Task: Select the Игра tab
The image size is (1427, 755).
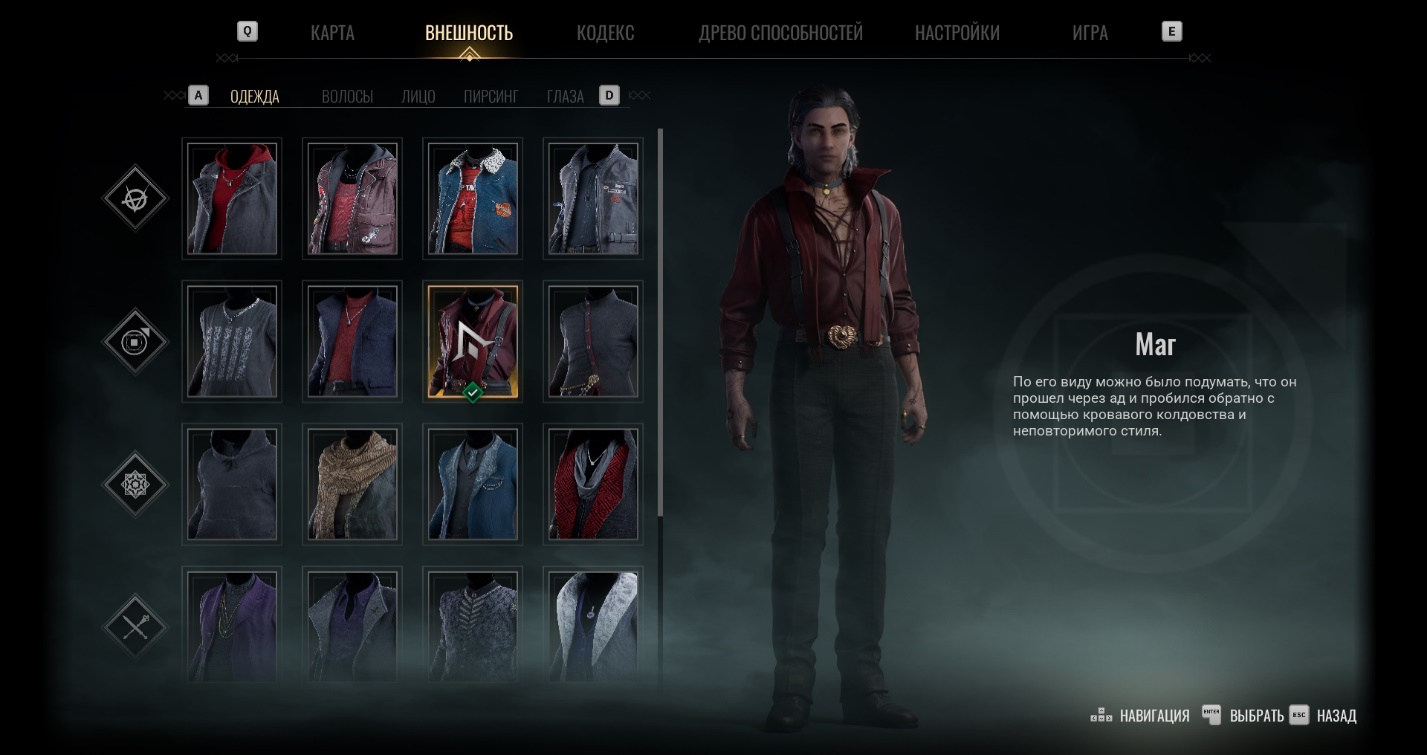Action: point(1089,33)
